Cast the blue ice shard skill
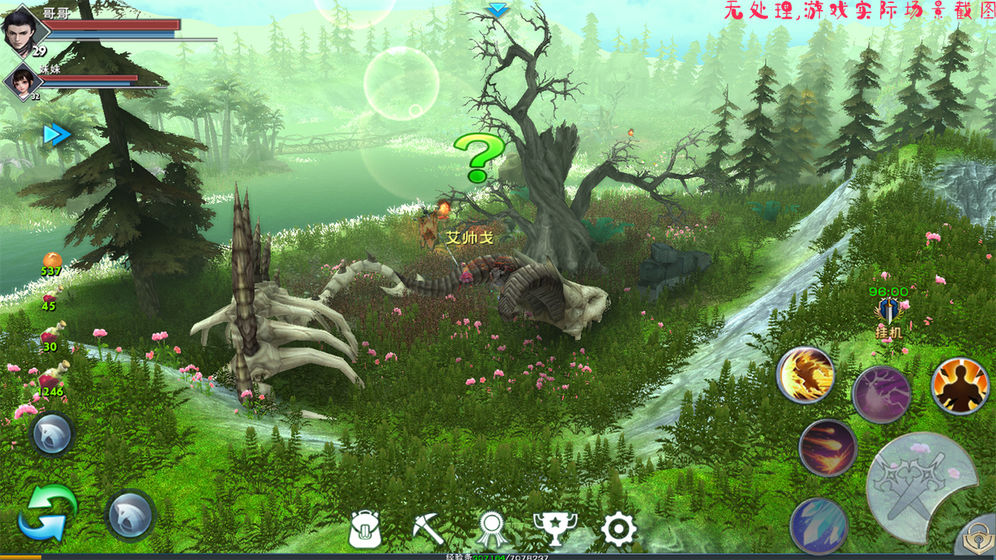 [x=819, y=525]
